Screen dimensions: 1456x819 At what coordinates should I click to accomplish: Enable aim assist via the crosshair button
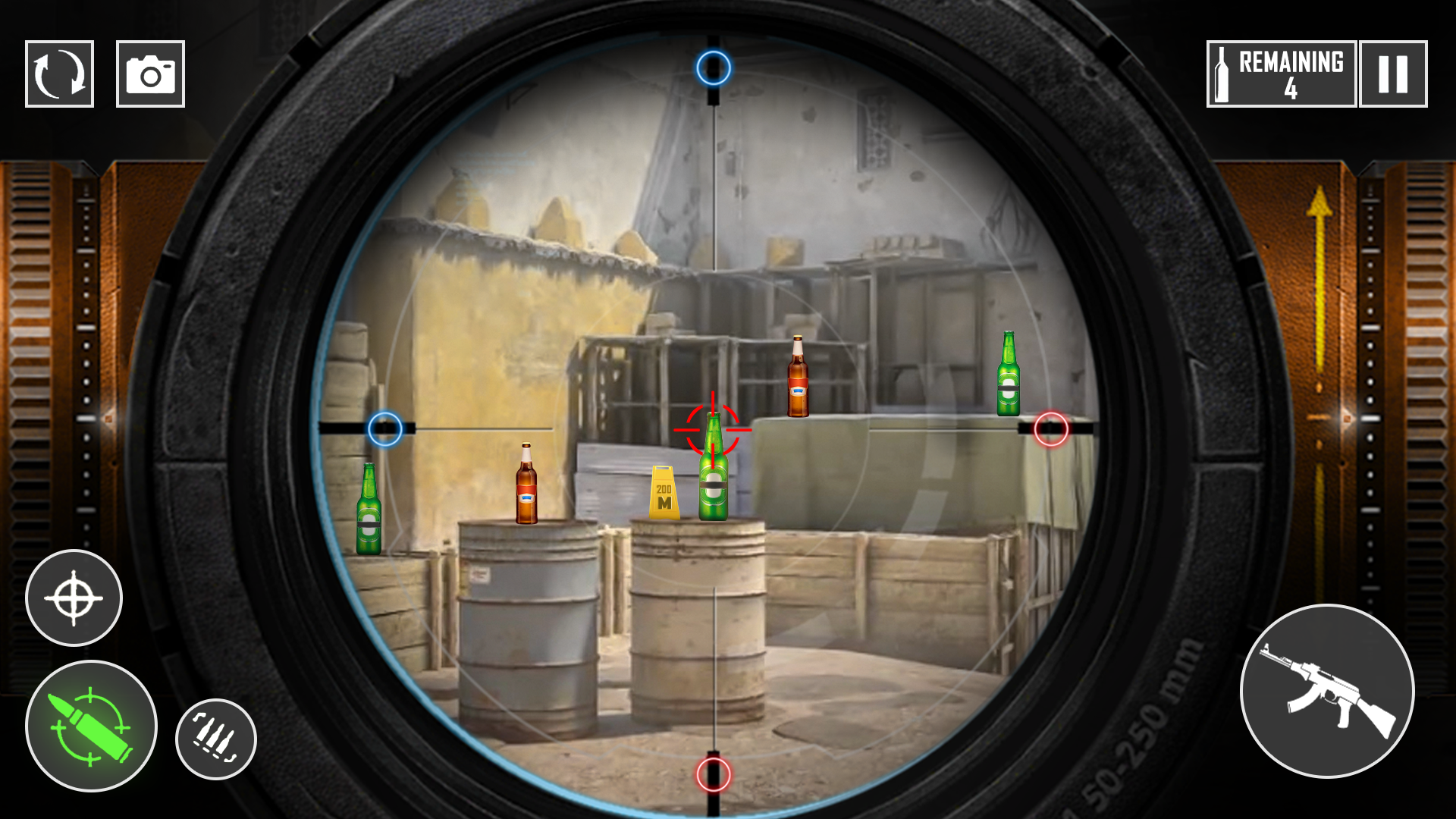coord(73,598)
